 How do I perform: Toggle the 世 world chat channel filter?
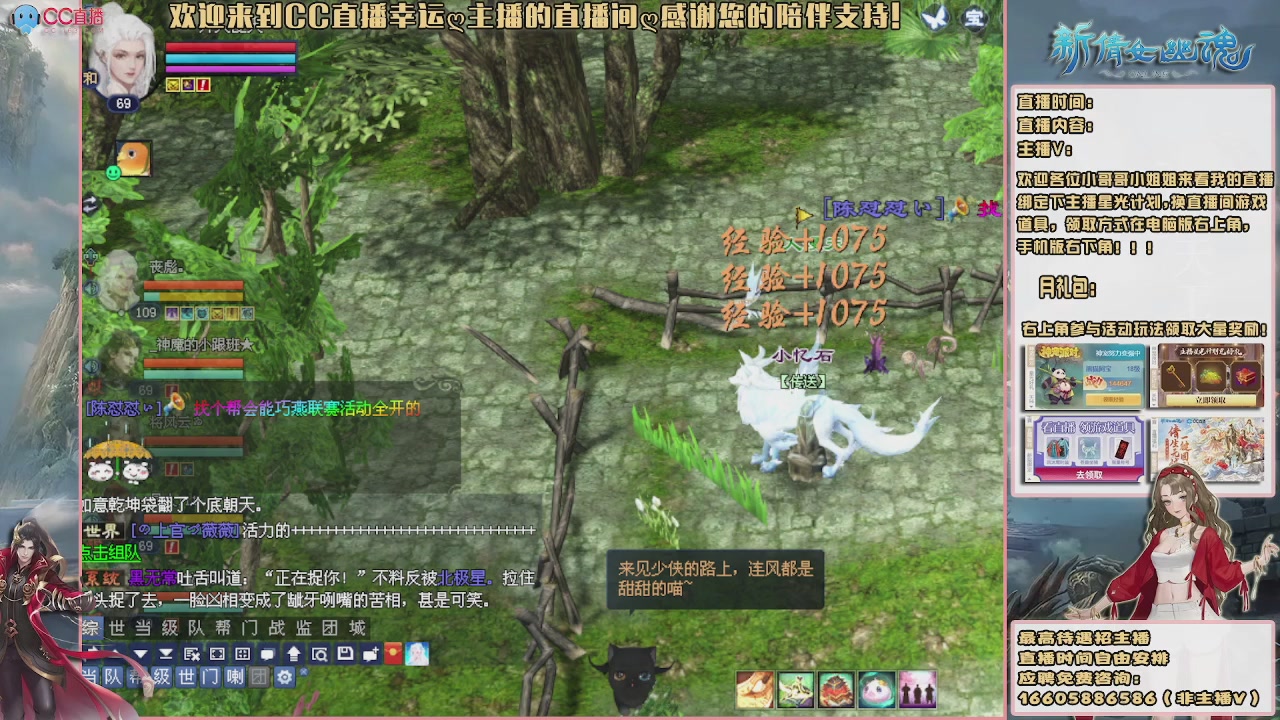point(186,676)
